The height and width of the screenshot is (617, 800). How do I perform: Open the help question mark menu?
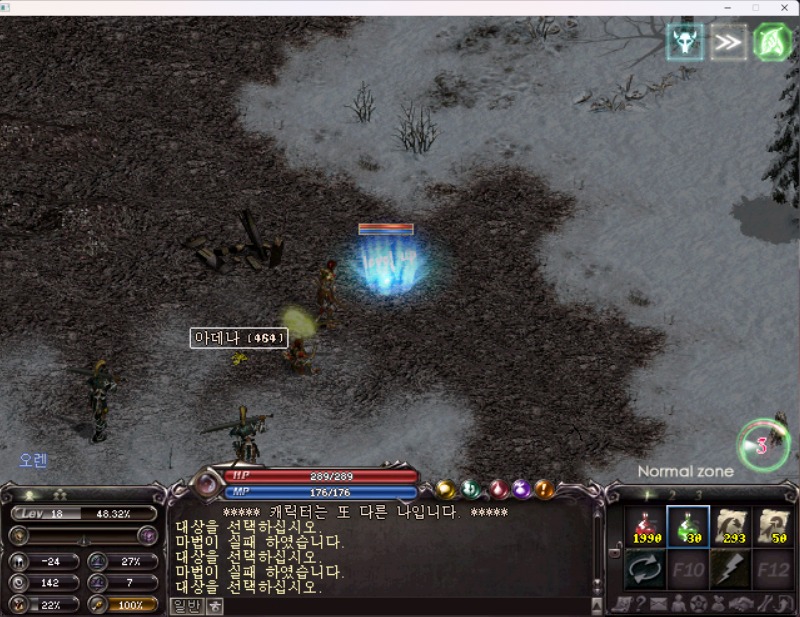(640, 604)
